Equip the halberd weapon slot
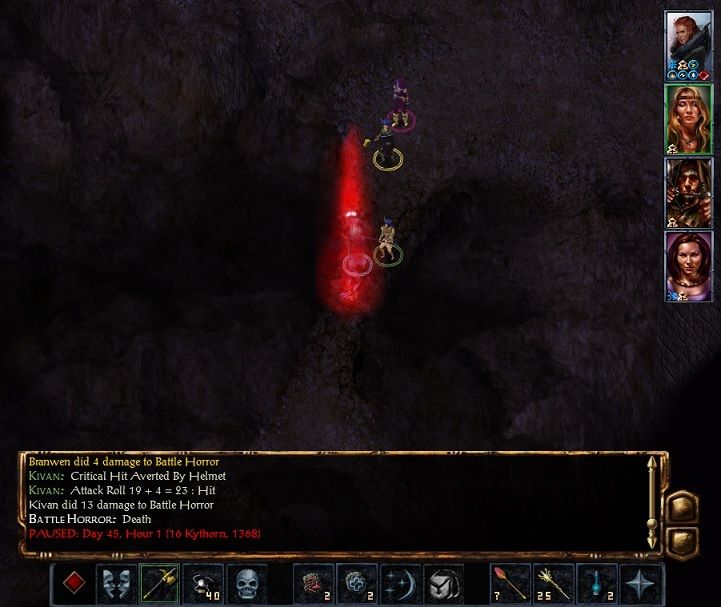The width and height of the screenshot is (721, 607). 159,584
